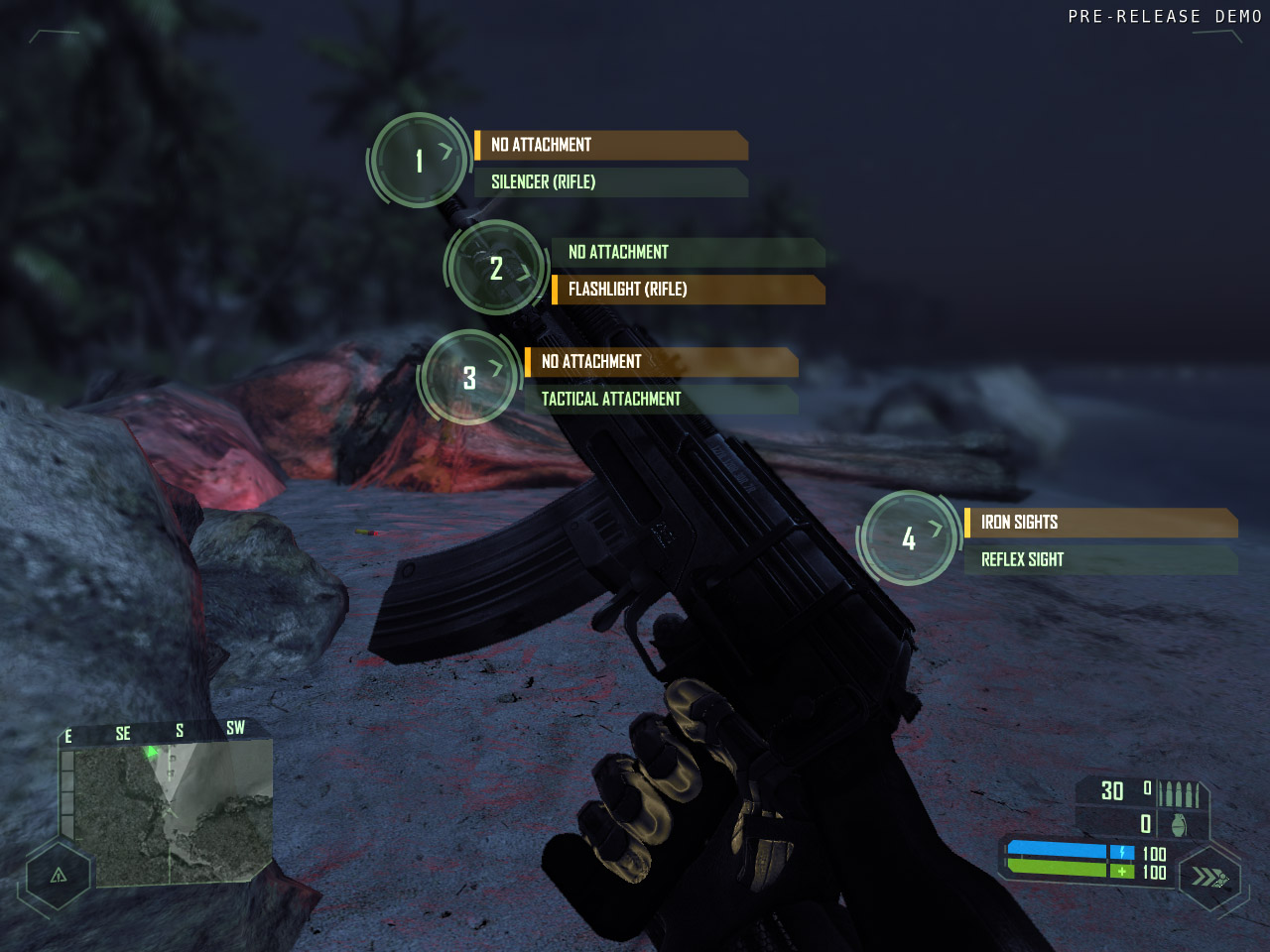Image resolution: width=1270 pixels, height=952 pixels.
Task: Select the grenade icon
Action: 1179,825
